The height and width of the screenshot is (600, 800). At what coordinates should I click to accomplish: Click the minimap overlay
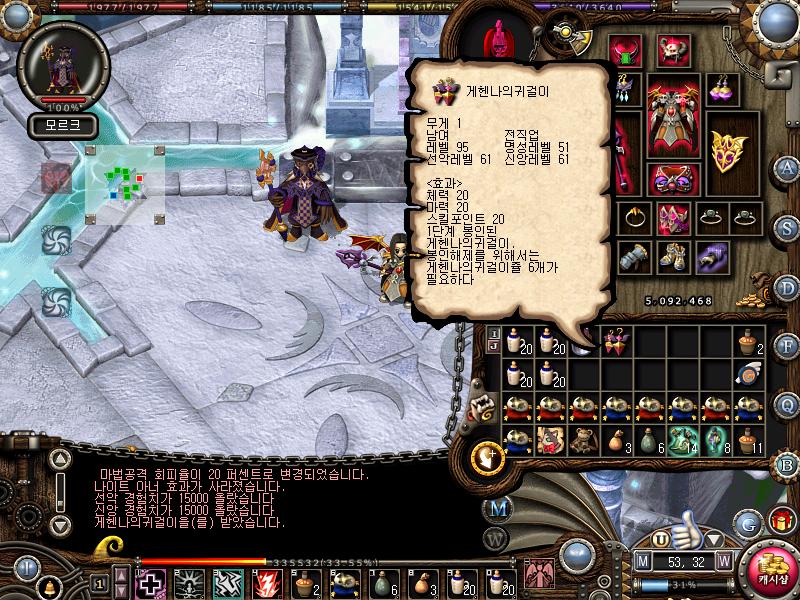[x=124, y=183]
